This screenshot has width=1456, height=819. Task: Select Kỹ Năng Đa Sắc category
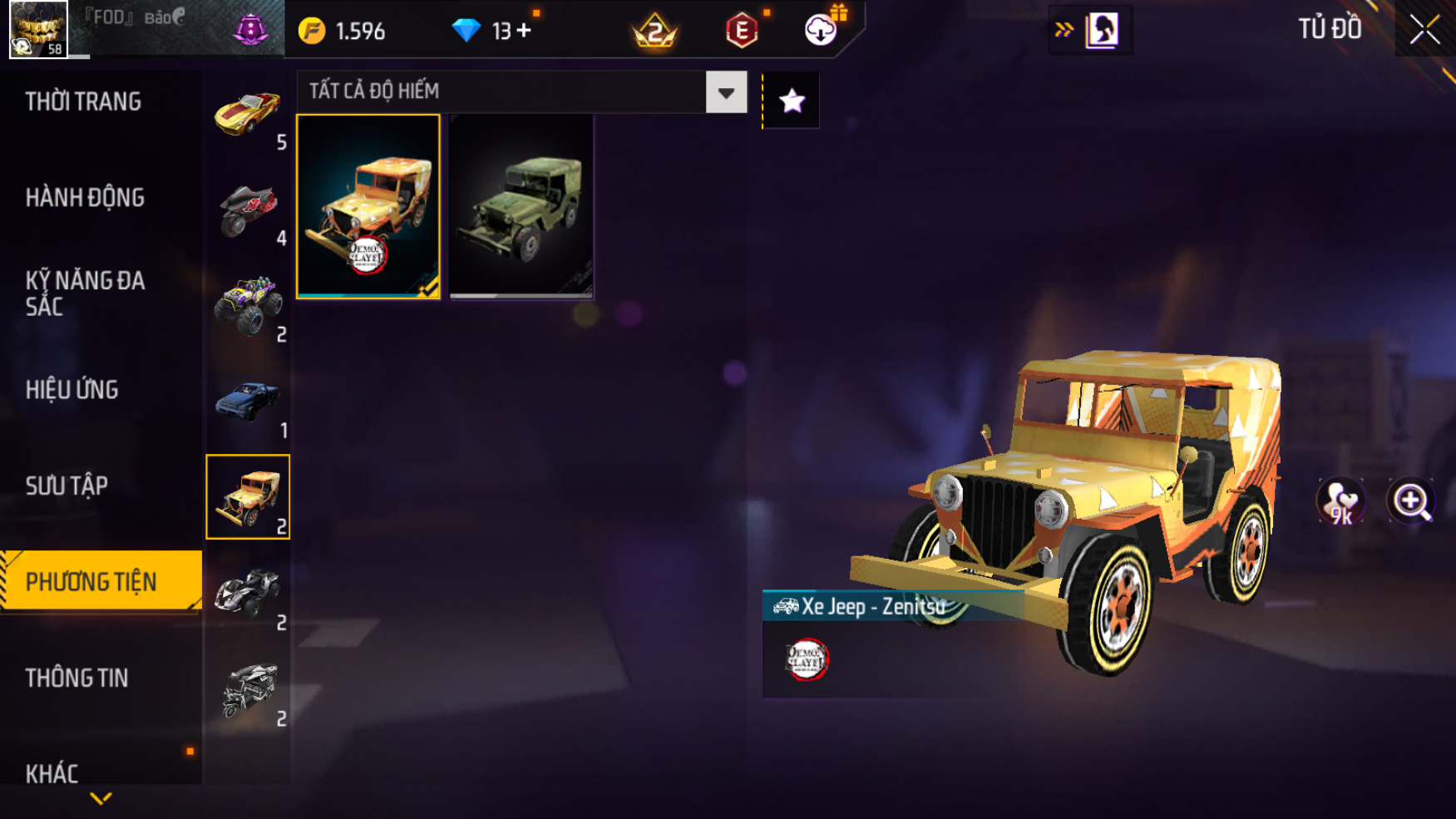tap(85, 293)
